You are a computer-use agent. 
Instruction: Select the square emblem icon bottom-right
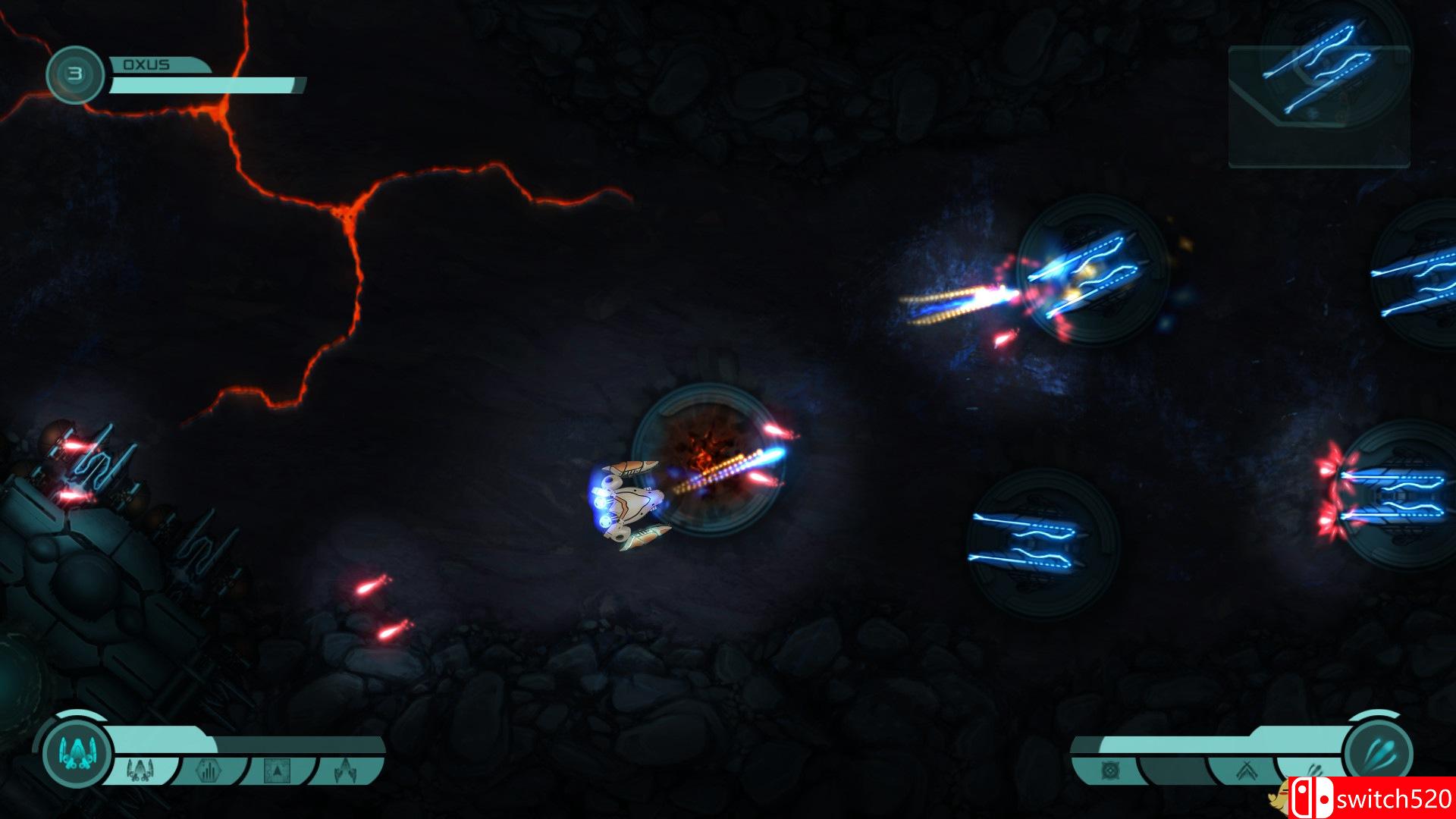coord(1111,771)
